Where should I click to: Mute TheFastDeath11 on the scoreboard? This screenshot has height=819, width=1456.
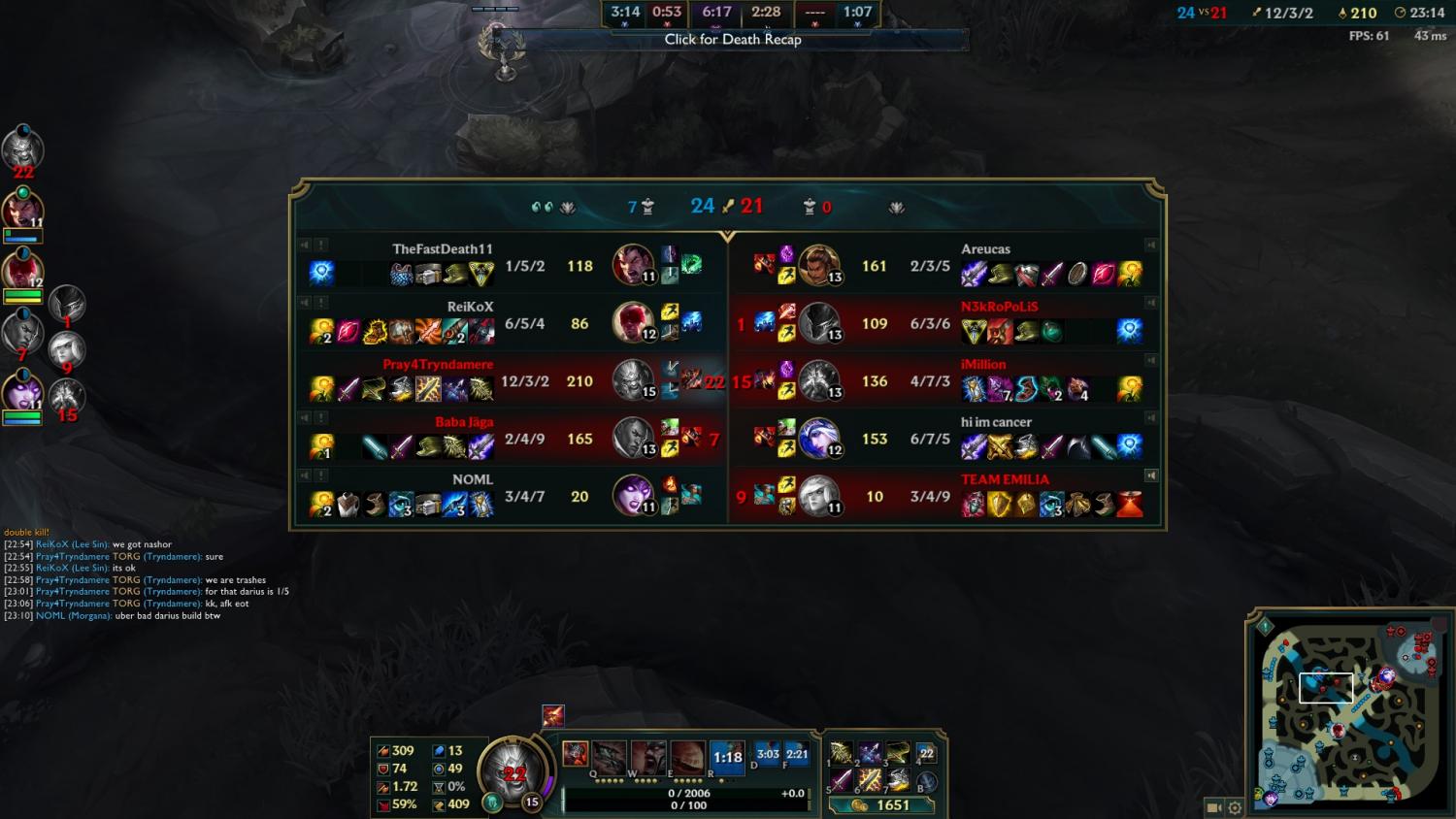pyautogui.click(x=304, y=246)
